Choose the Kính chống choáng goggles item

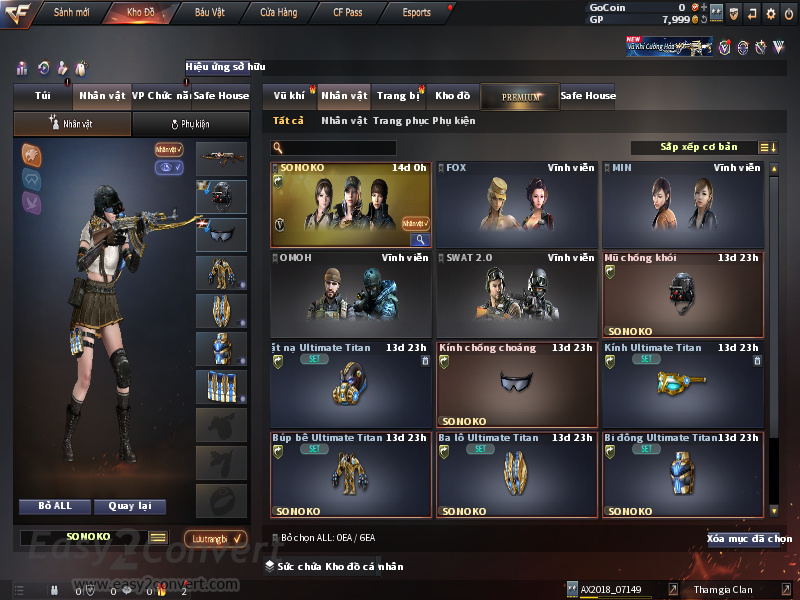coord(516,385)
